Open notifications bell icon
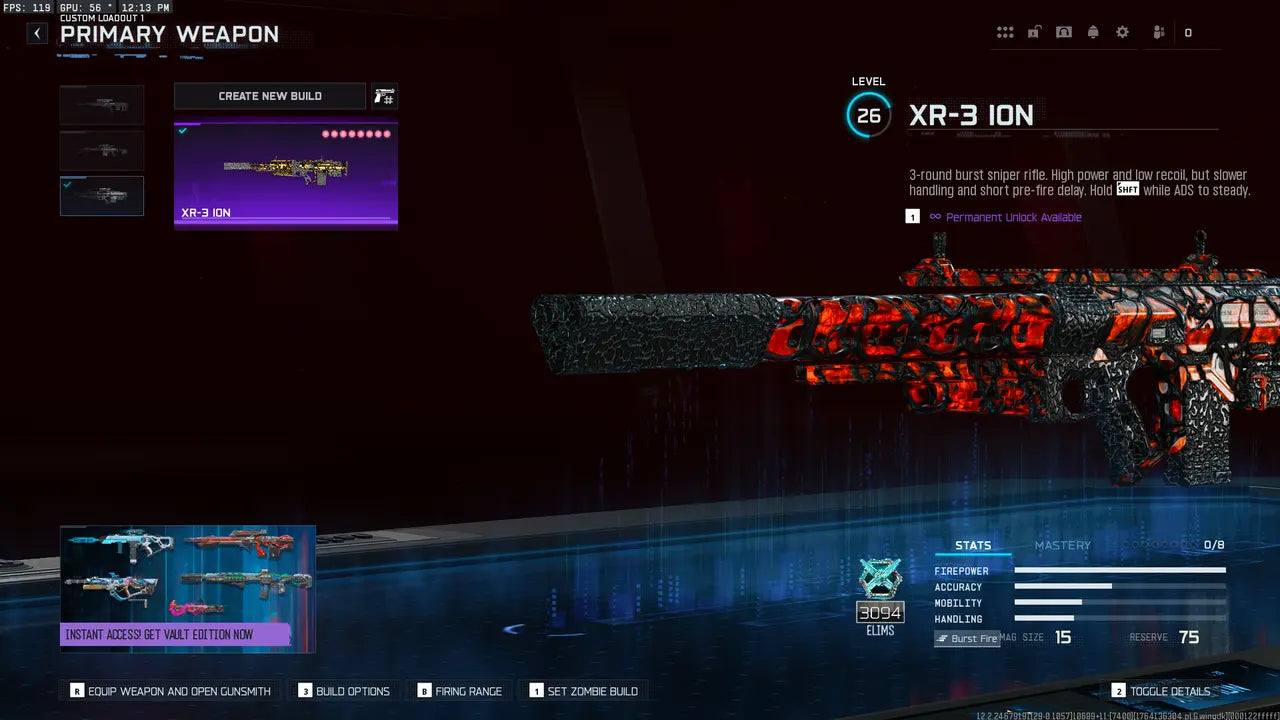This screenshot has height=720, width=1280. click(1093, 33)
